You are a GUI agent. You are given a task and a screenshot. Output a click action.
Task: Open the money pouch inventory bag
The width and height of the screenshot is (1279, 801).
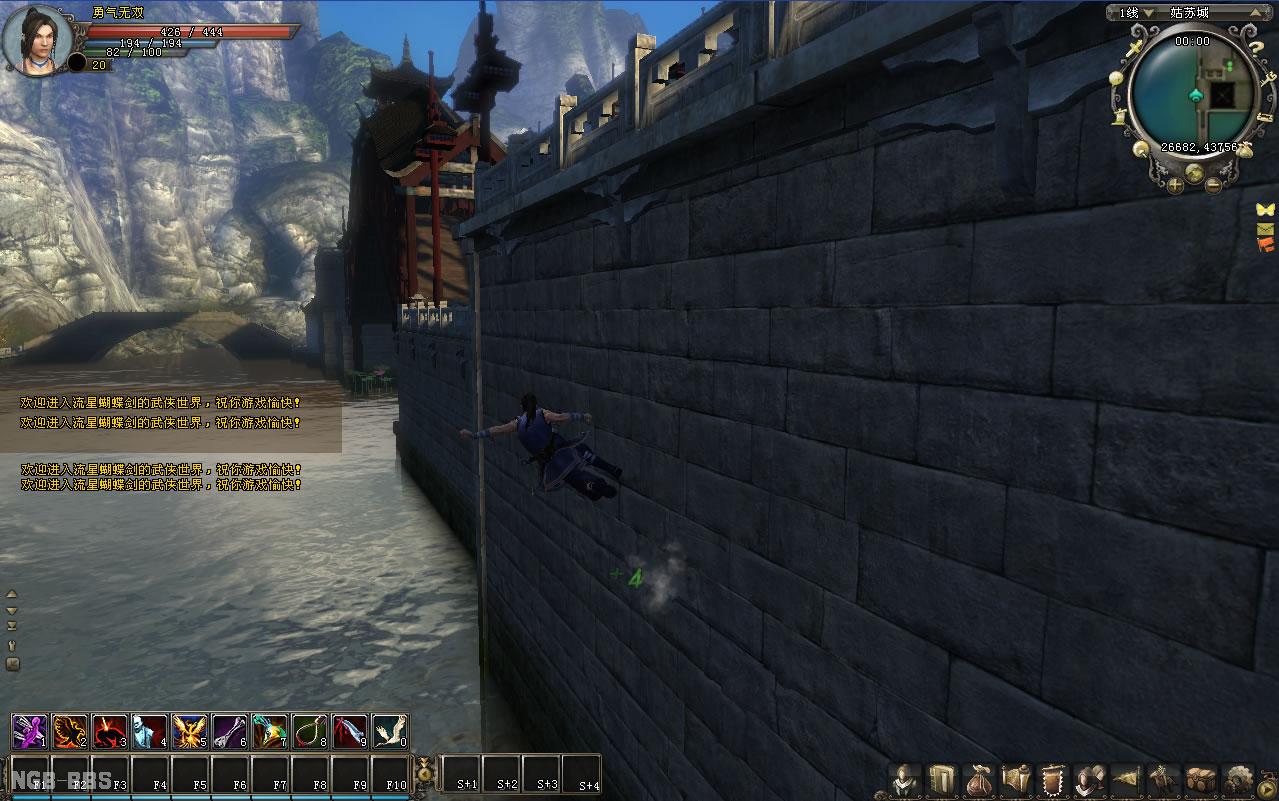[x=978, y=780]
